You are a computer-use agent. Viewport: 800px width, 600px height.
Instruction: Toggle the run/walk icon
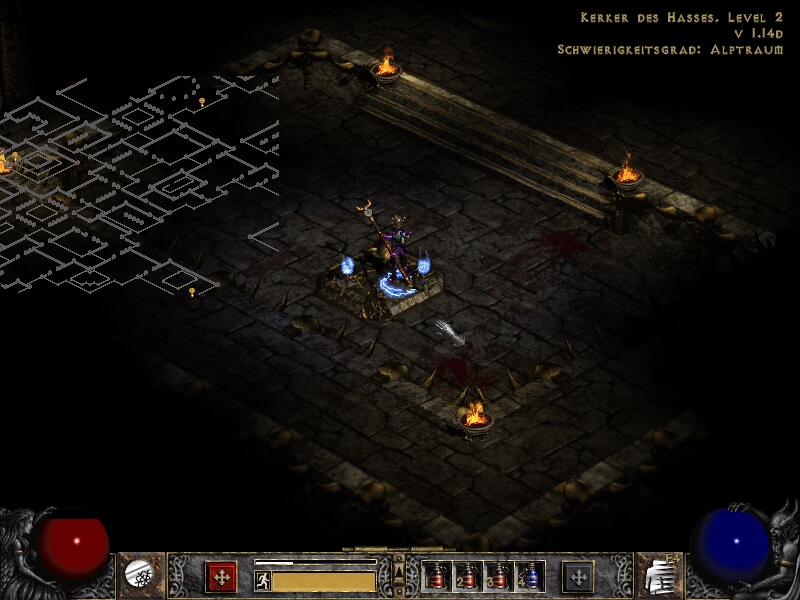263,581
